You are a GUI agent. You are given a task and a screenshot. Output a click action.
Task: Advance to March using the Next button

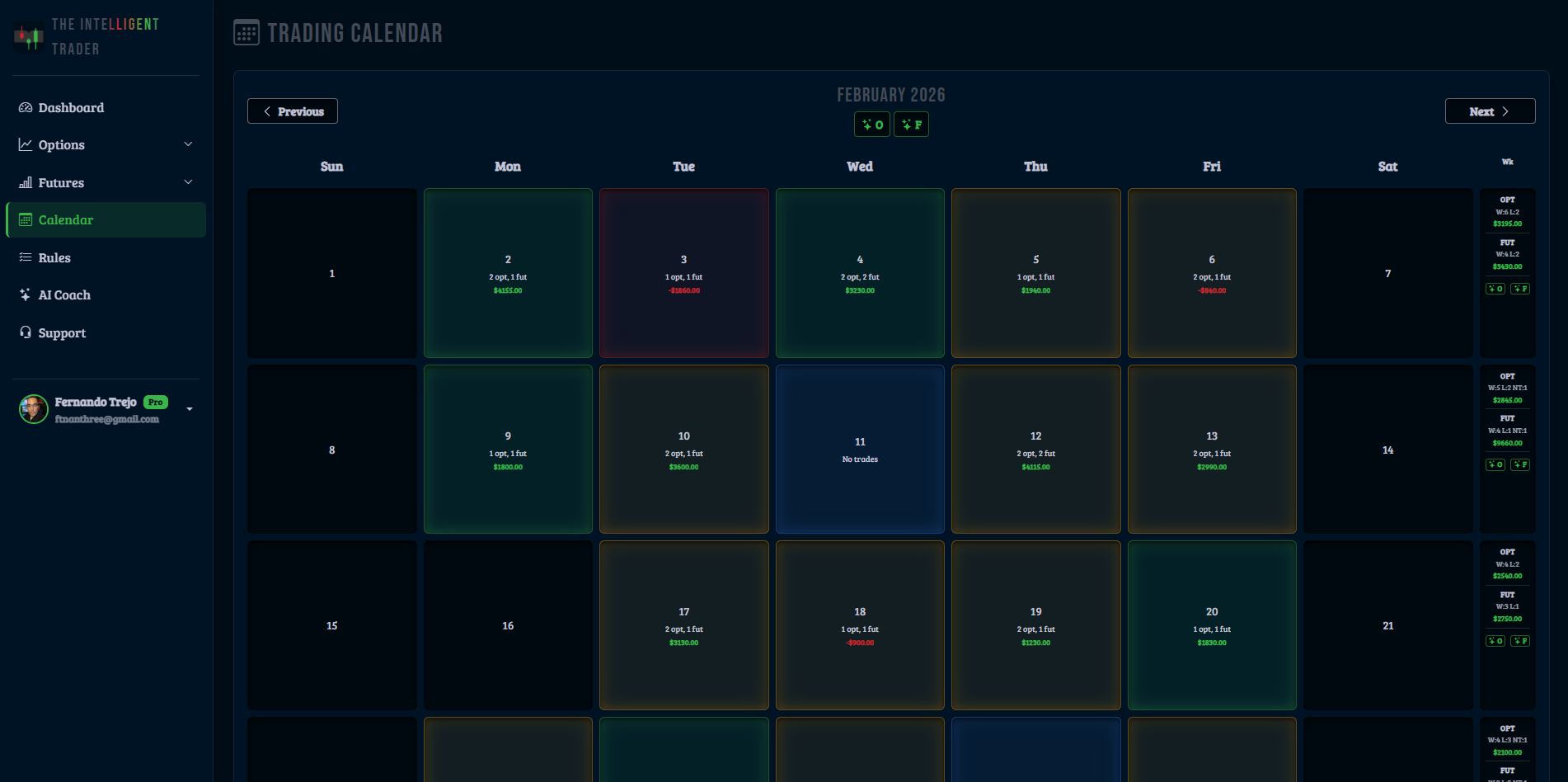(1490, 111)
